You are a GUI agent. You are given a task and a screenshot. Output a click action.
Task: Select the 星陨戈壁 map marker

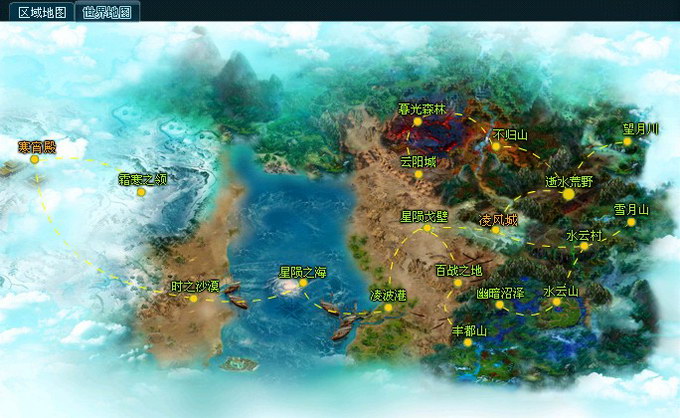click(x=427, y=228)
